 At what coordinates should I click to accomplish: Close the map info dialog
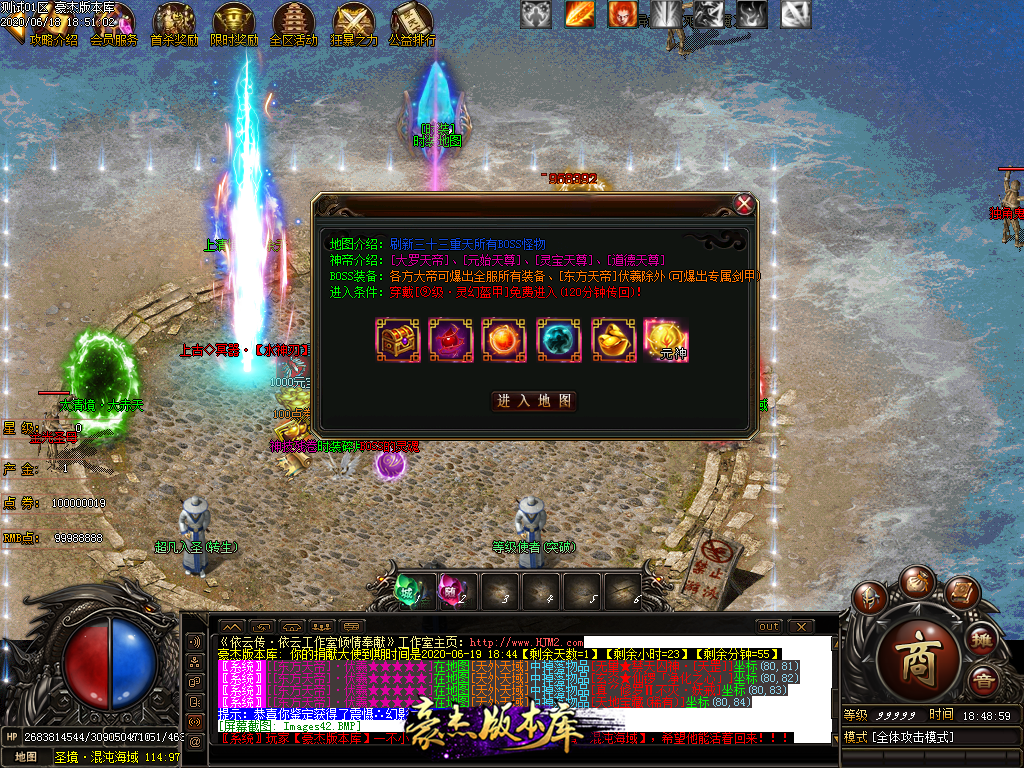point(743,204)
